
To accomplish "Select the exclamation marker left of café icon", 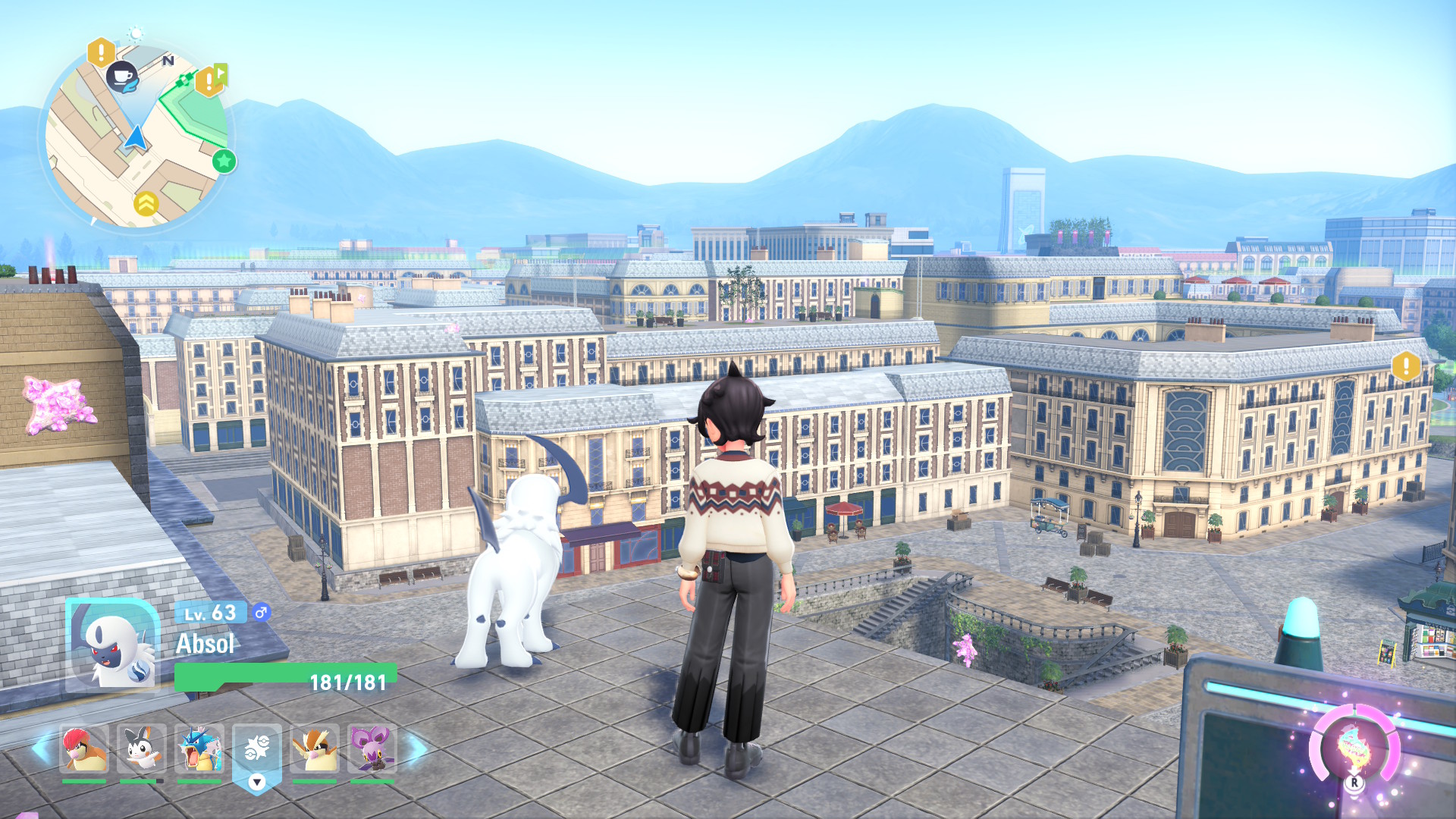I will pyautogui.click(x=101, y=52).
